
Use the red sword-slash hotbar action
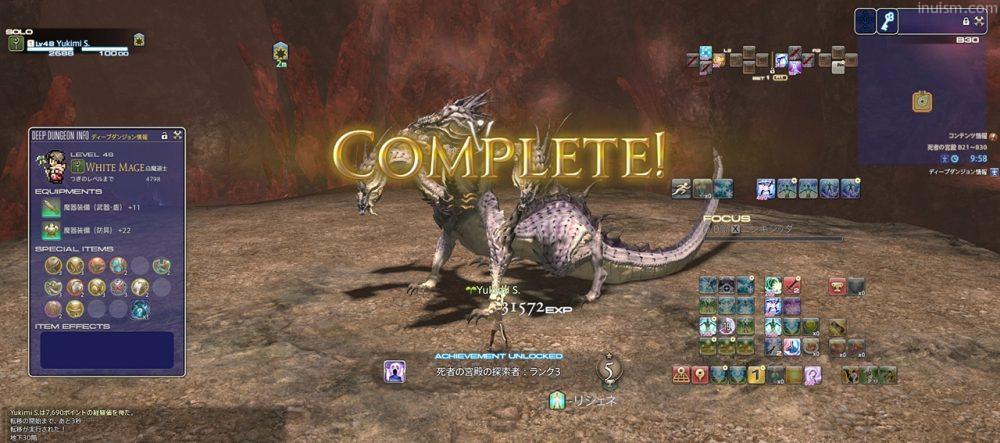(790, 286)
